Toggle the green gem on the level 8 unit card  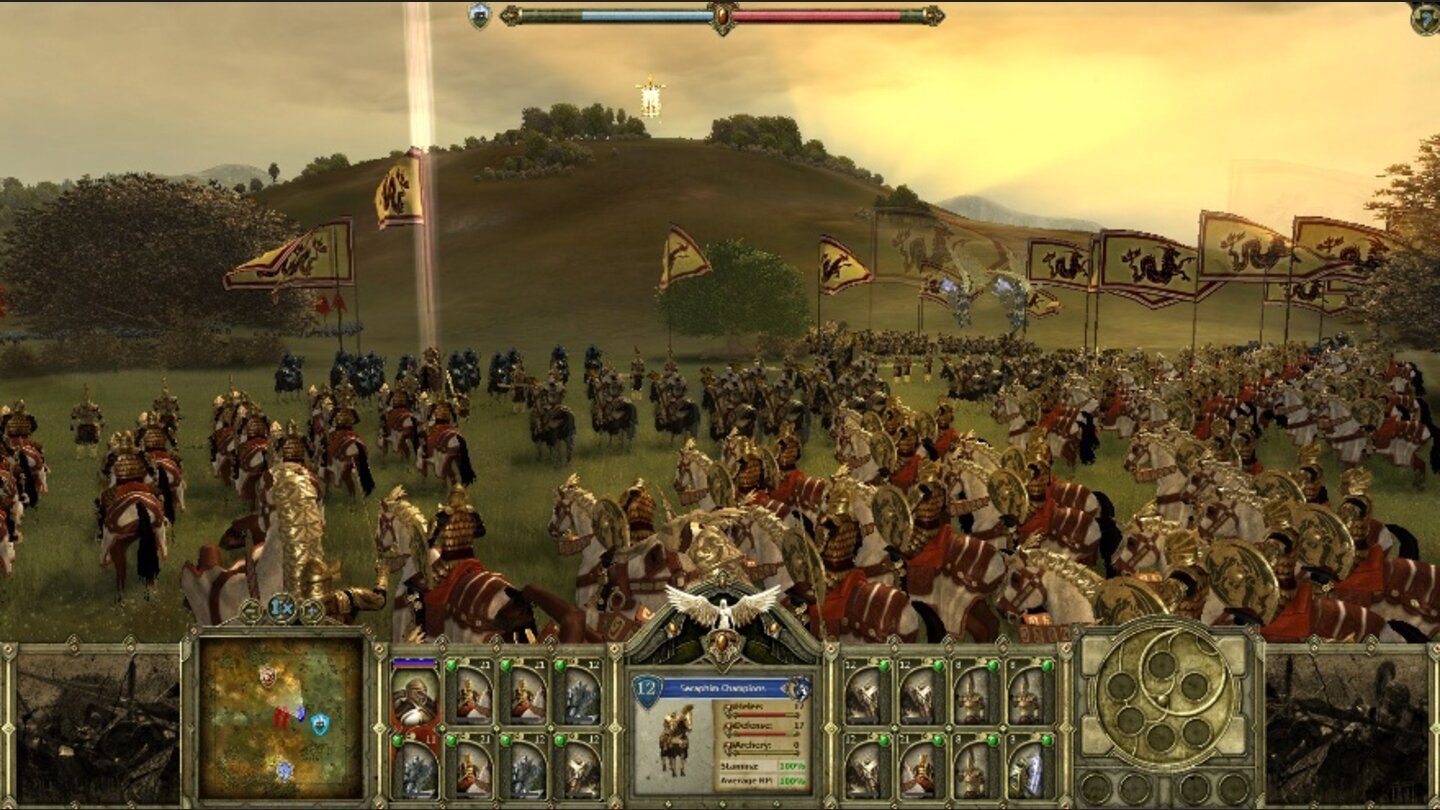[993, 665]
